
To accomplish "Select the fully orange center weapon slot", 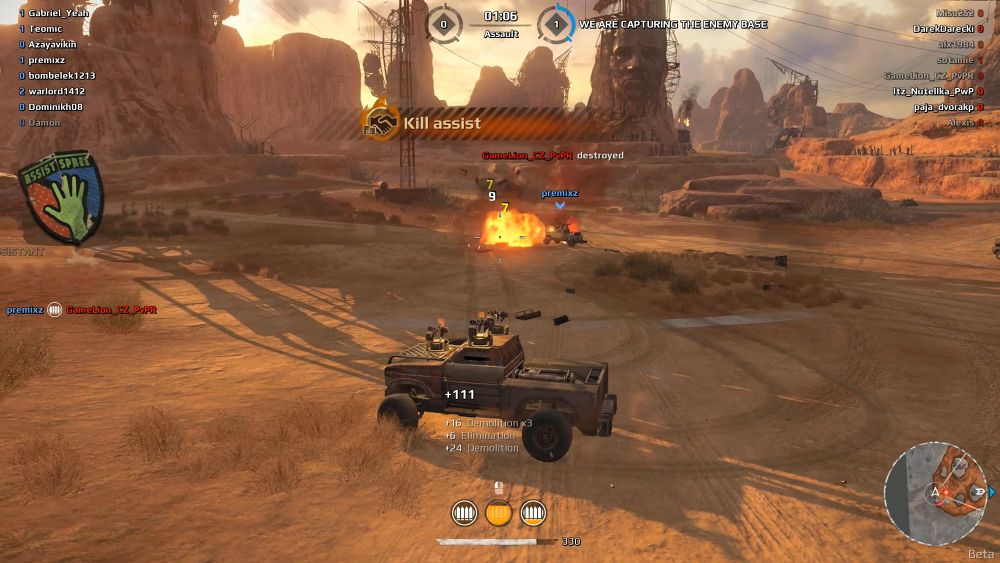I will click(498, 513).
